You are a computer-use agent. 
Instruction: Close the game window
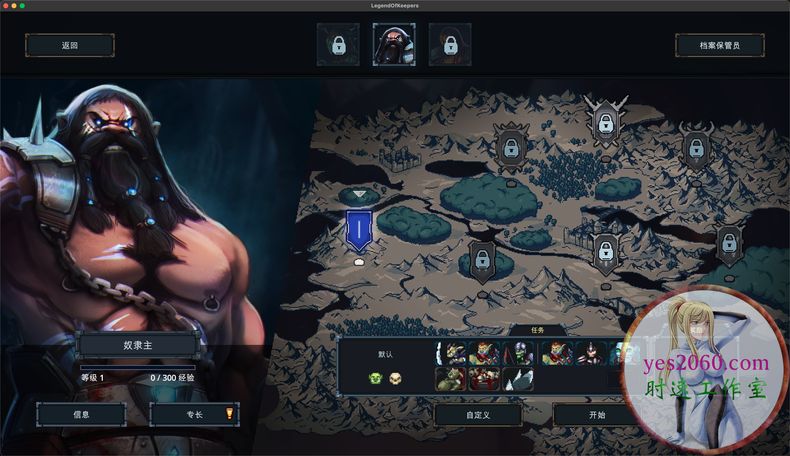(7, 6)
